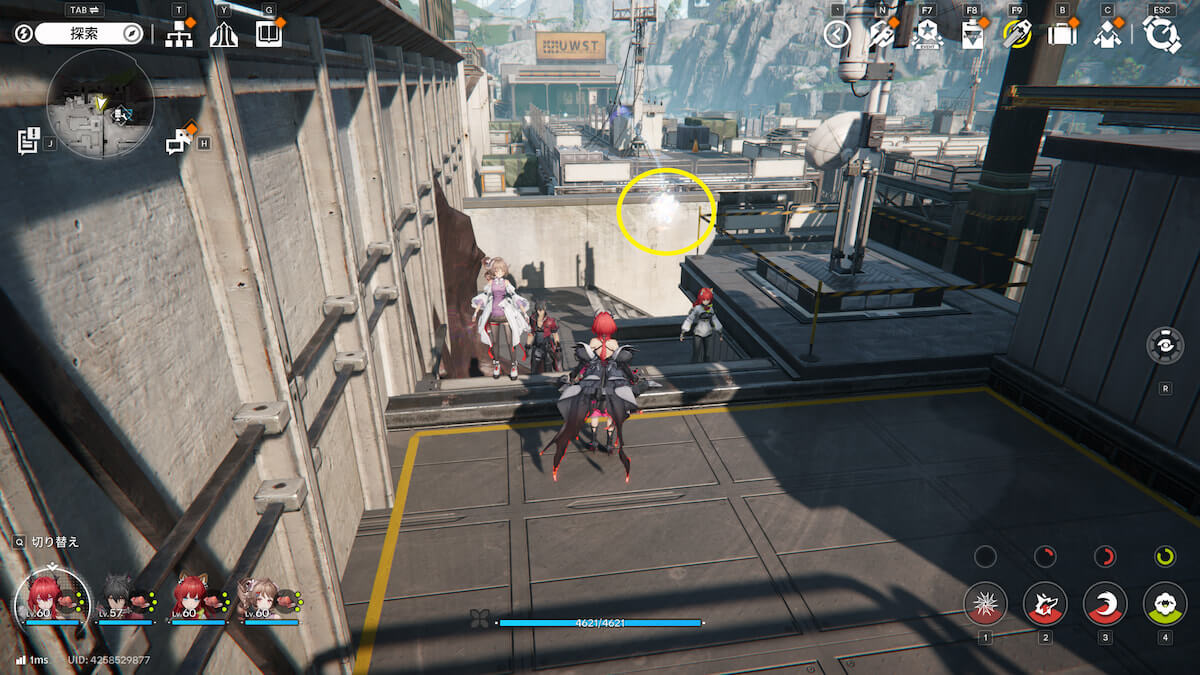The width and height of the screenshot is (1200, 675).
Task: Select the yellow-circled highlighted top menu icon
Action: pyautogui.click(x=1017, y=34)
